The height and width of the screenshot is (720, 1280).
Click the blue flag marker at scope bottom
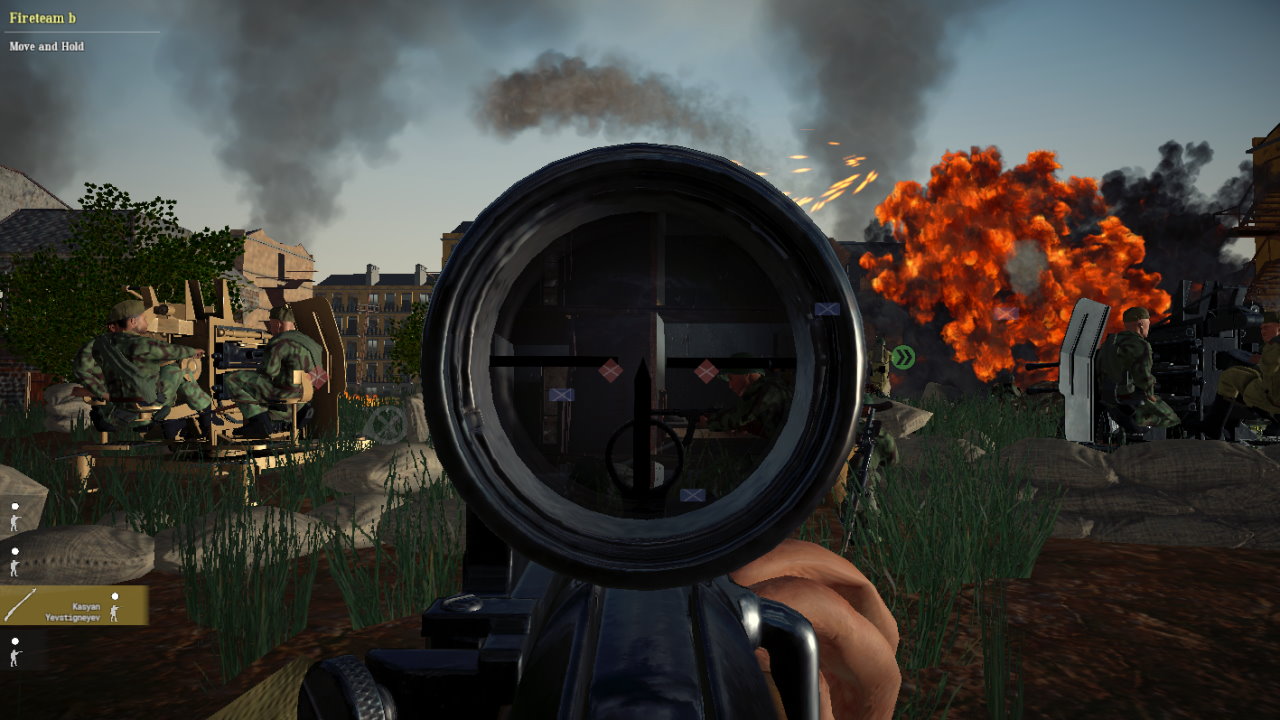click(x=691, y=494)
